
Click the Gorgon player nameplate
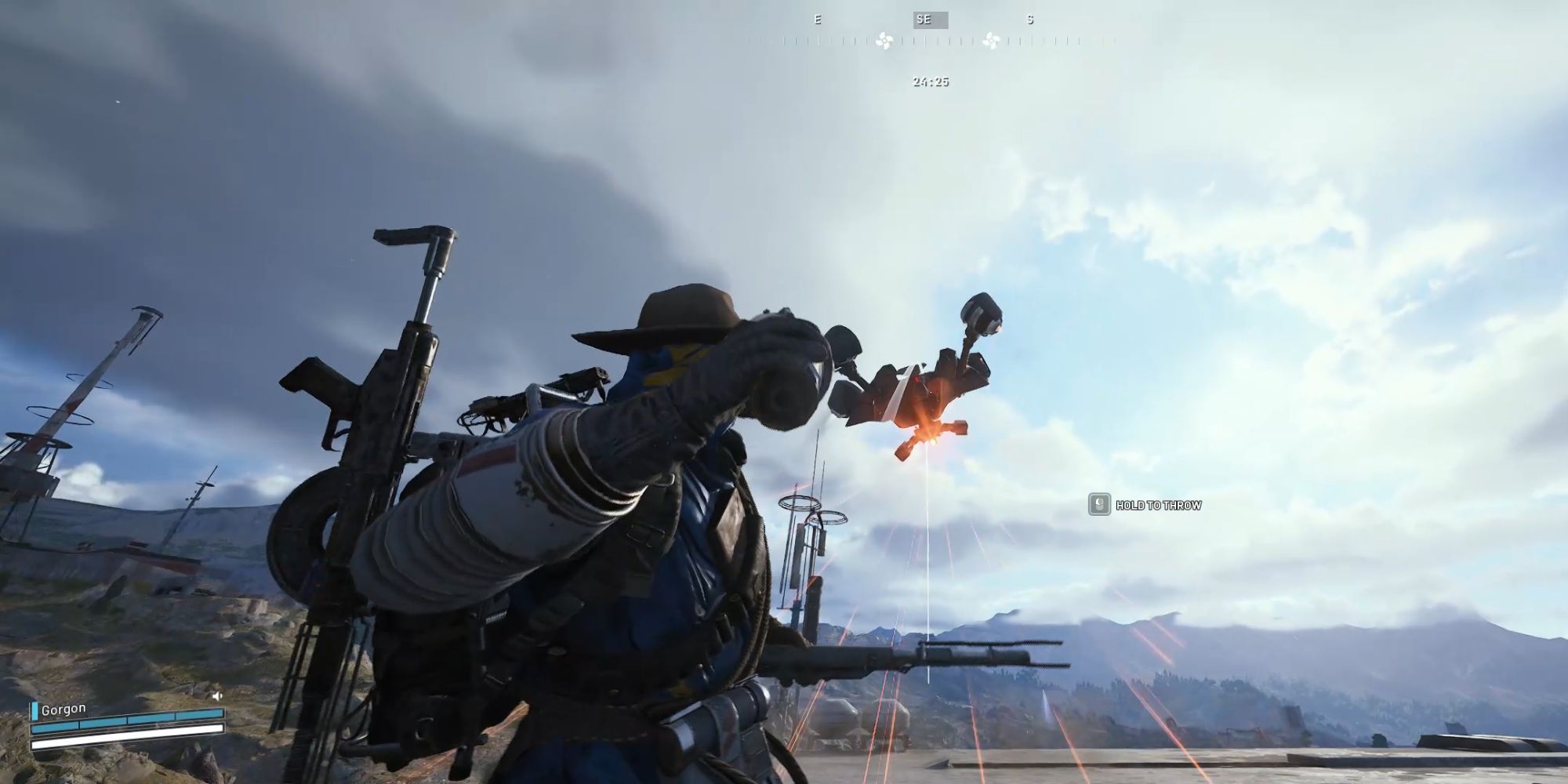[64, 710]
